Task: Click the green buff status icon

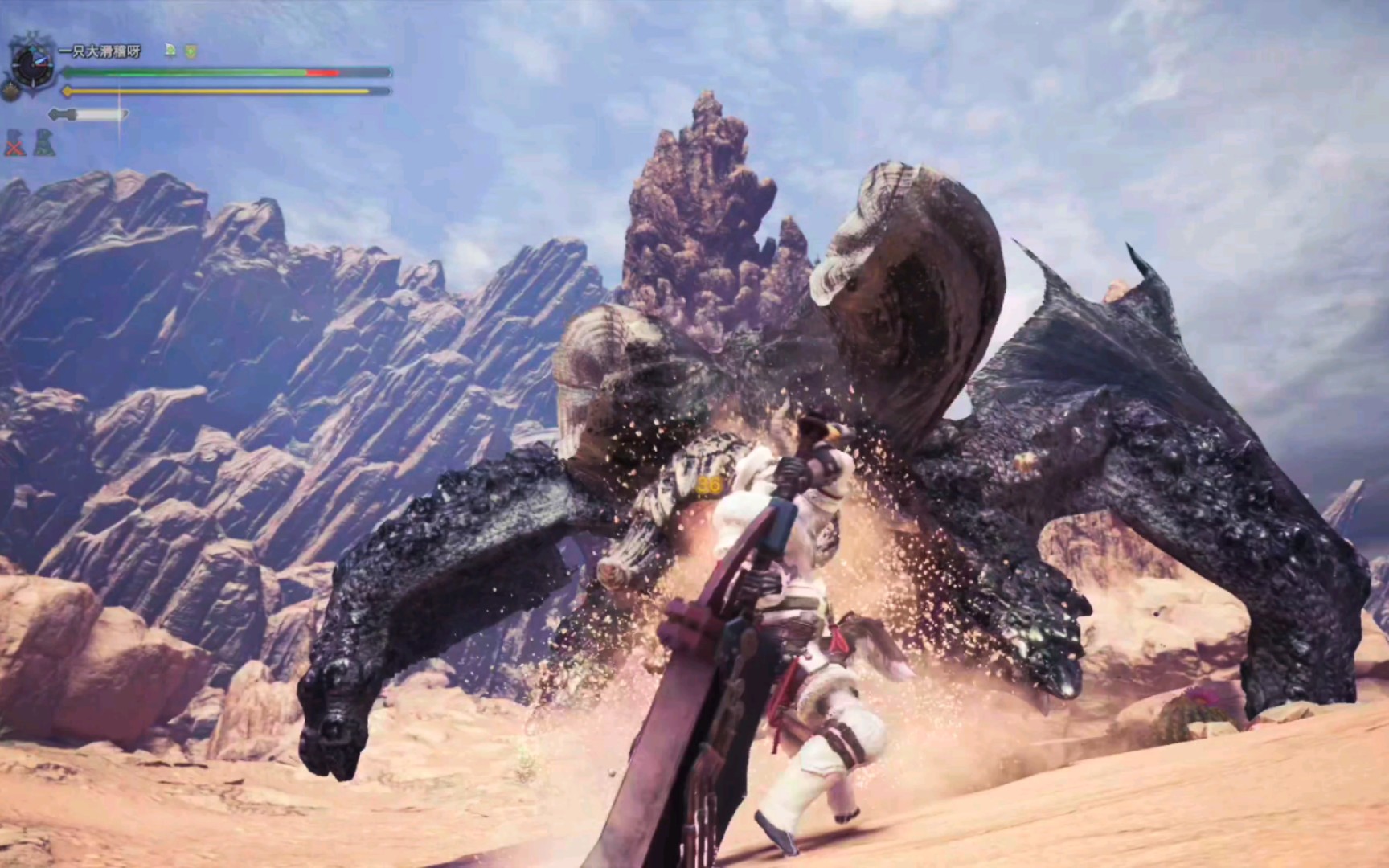Action: (x=170, y=51)
